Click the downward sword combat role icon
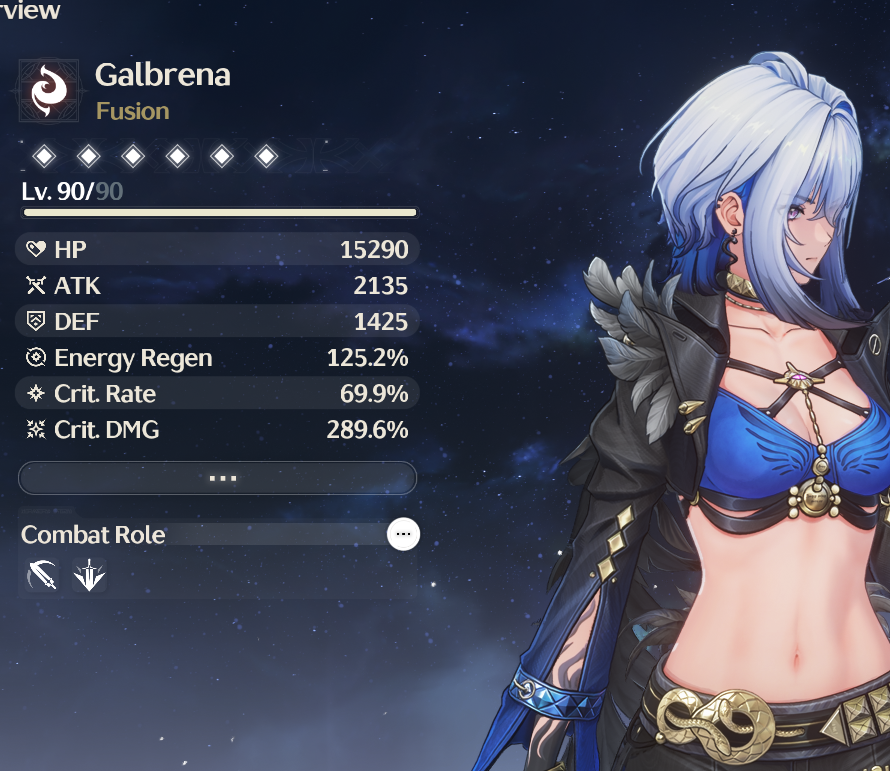The width and height of the screenshot is (890, 771). click(89, 576)
